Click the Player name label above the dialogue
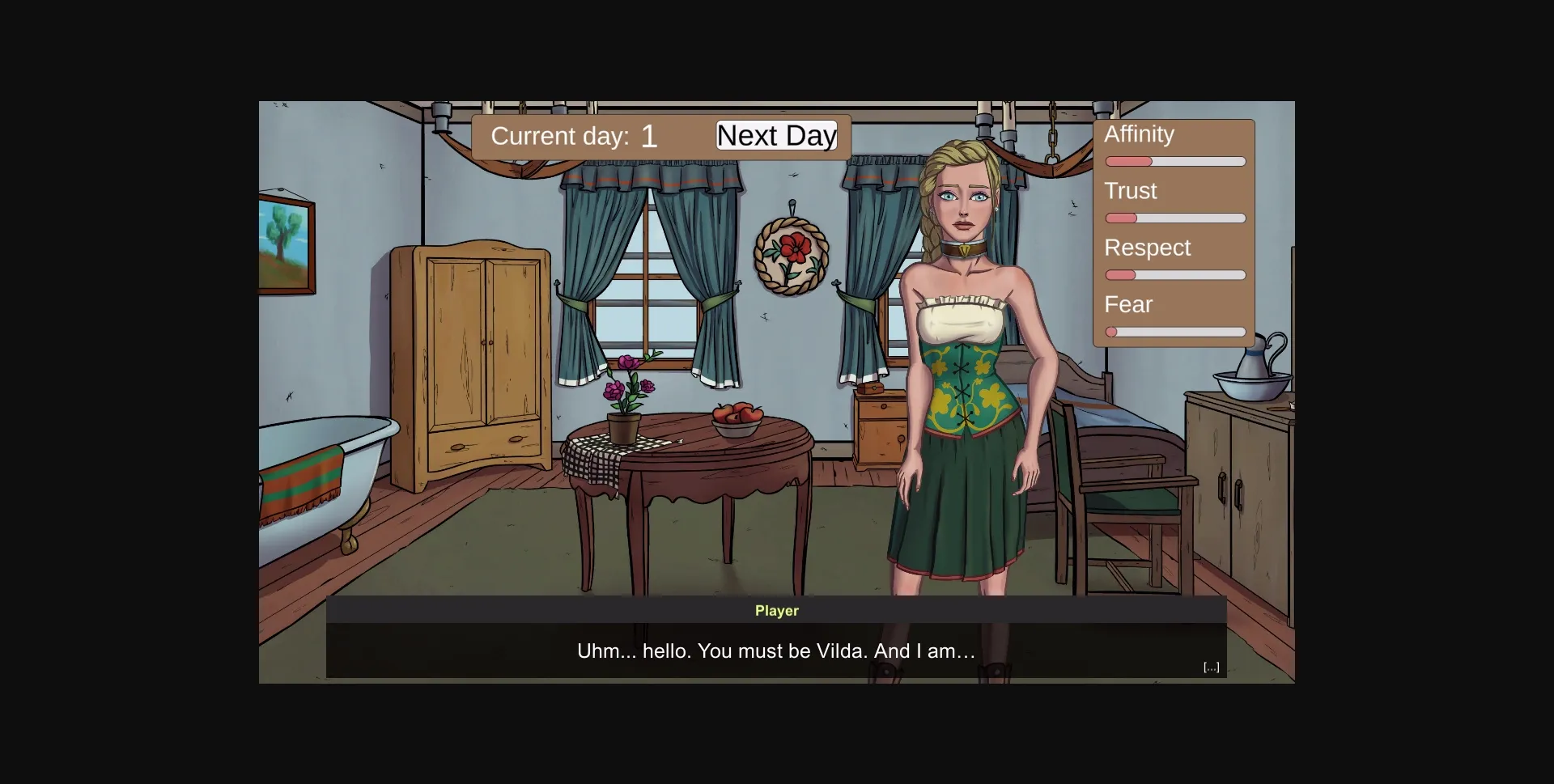This screenshot has height=784, width=1554. tap(775, 611)
